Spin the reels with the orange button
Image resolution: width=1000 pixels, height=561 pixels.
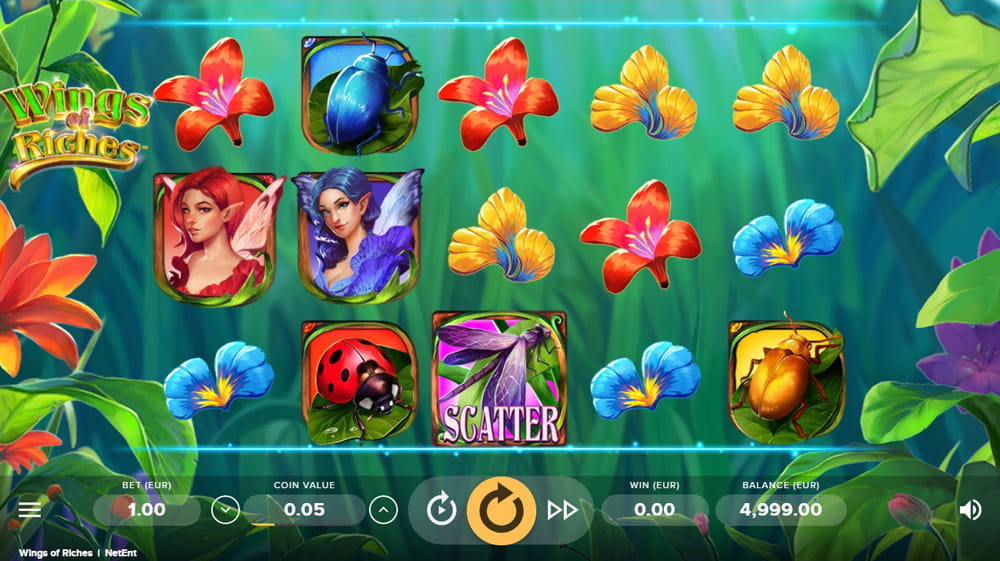pyautogui.click(x=501, y=510)
